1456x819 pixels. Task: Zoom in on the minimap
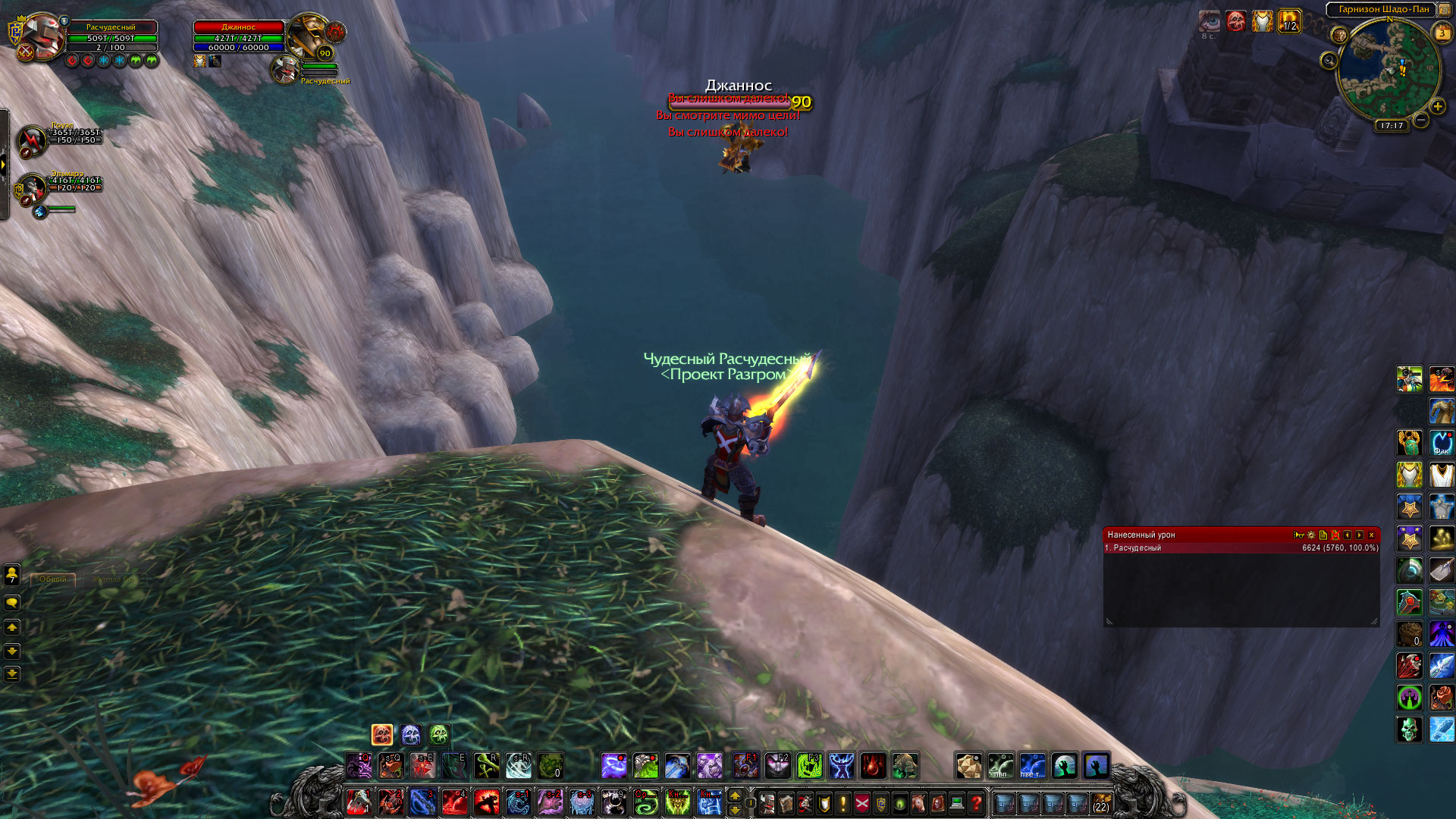[1437, 107]
